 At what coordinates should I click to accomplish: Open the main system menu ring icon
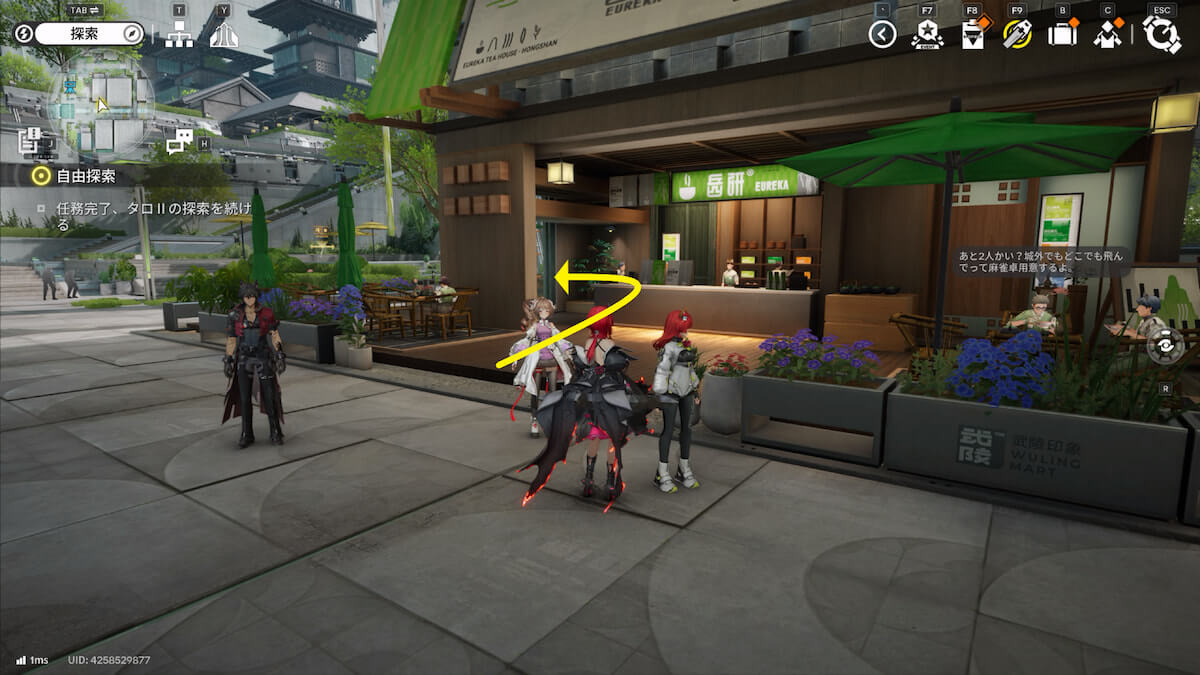1162,35
